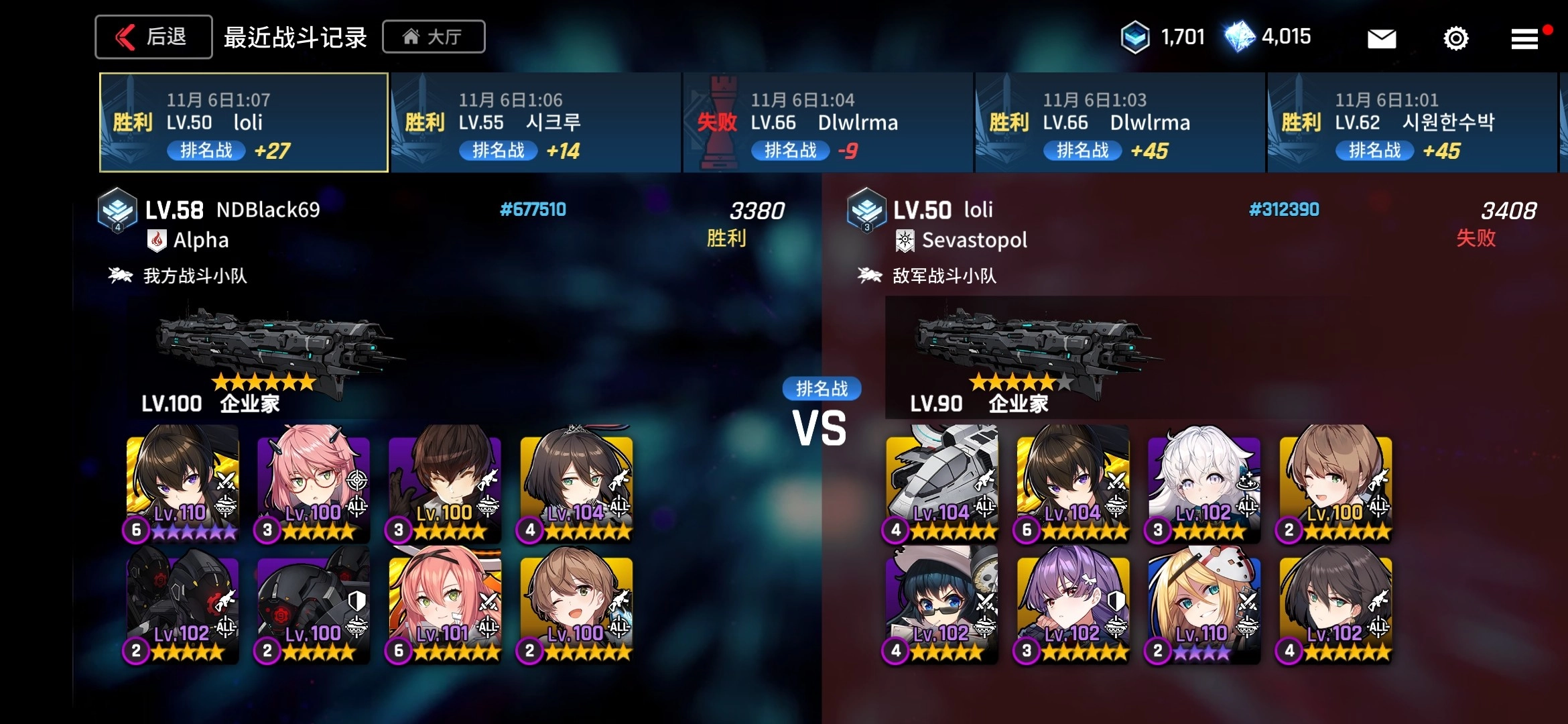This screenshot has width=1568, height=724.
Task: Return to the lobby via 大厅 button
Action: pyautogui.click(x=434, y=37)
